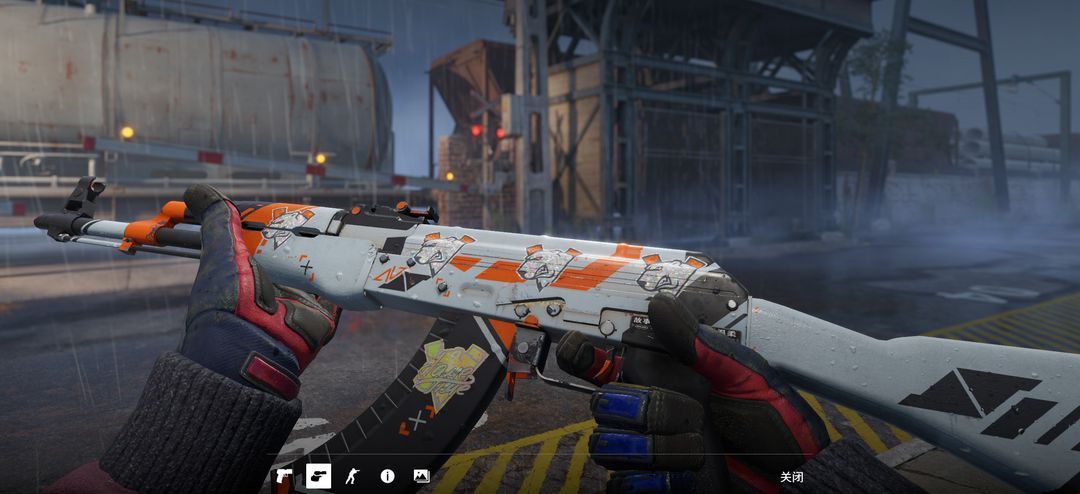Change the inspect background scene
The height and width of the screenshot is (494, 1080).
[x=421, y=476]
